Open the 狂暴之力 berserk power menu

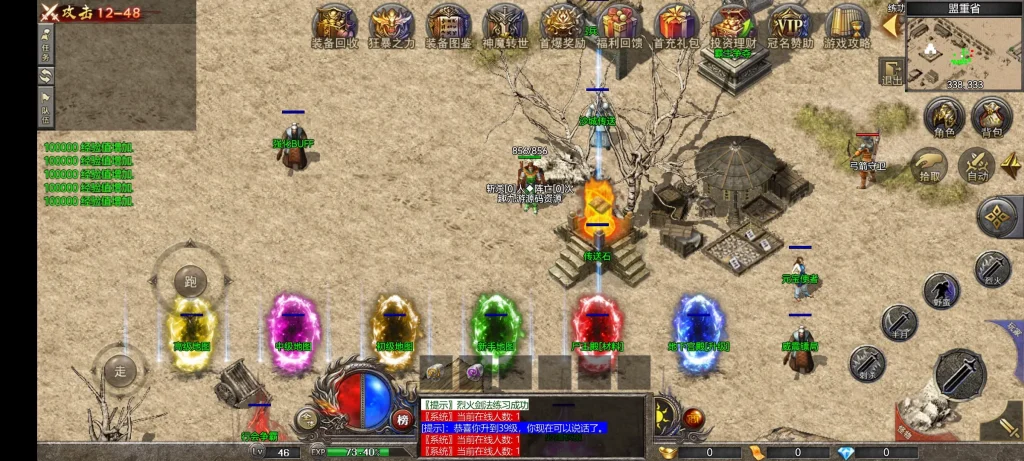coord(391,25)
